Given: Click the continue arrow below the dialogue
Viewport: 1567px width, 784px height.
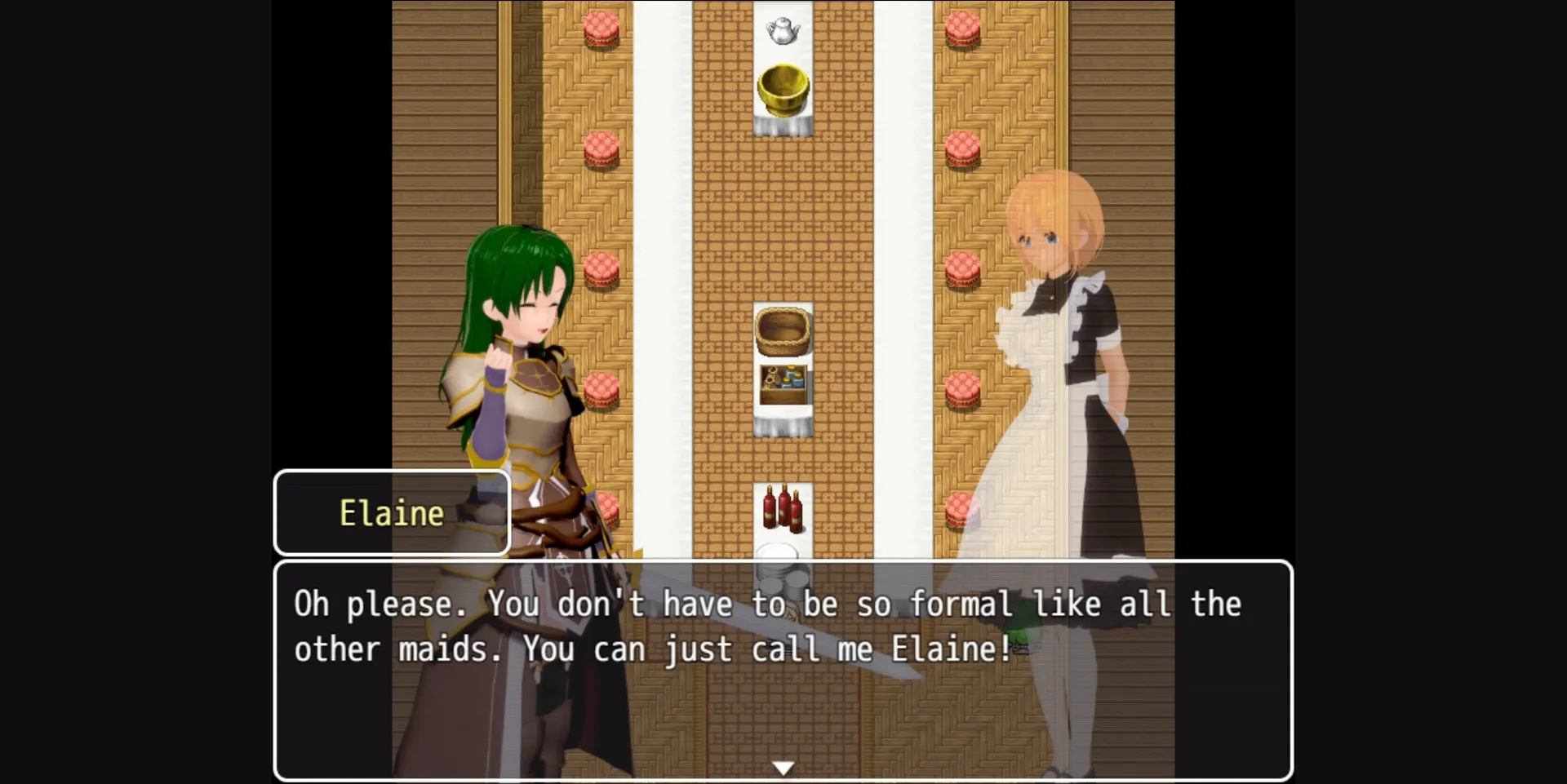Looking at the screenshot, I should click(x=783, y=767).
